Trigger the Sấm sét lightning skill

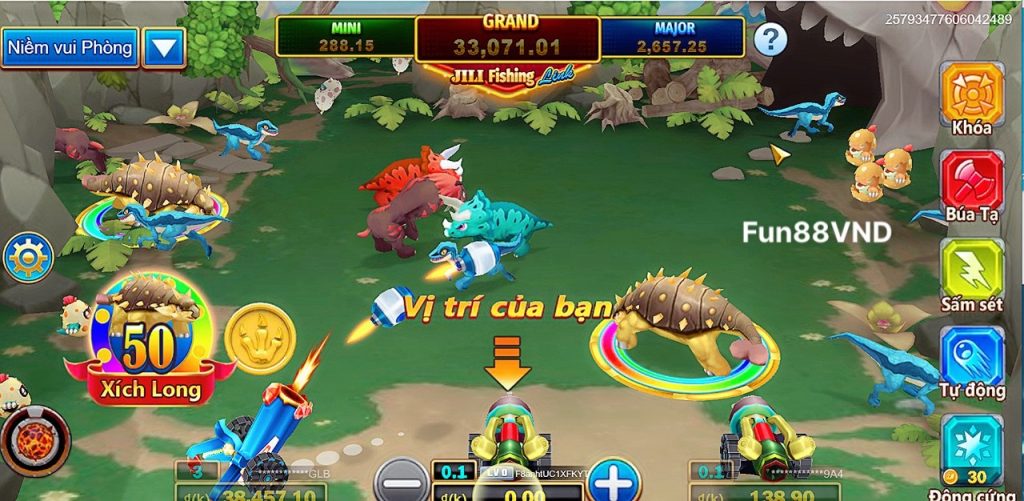pyautogui.click(x=971, y=270)
